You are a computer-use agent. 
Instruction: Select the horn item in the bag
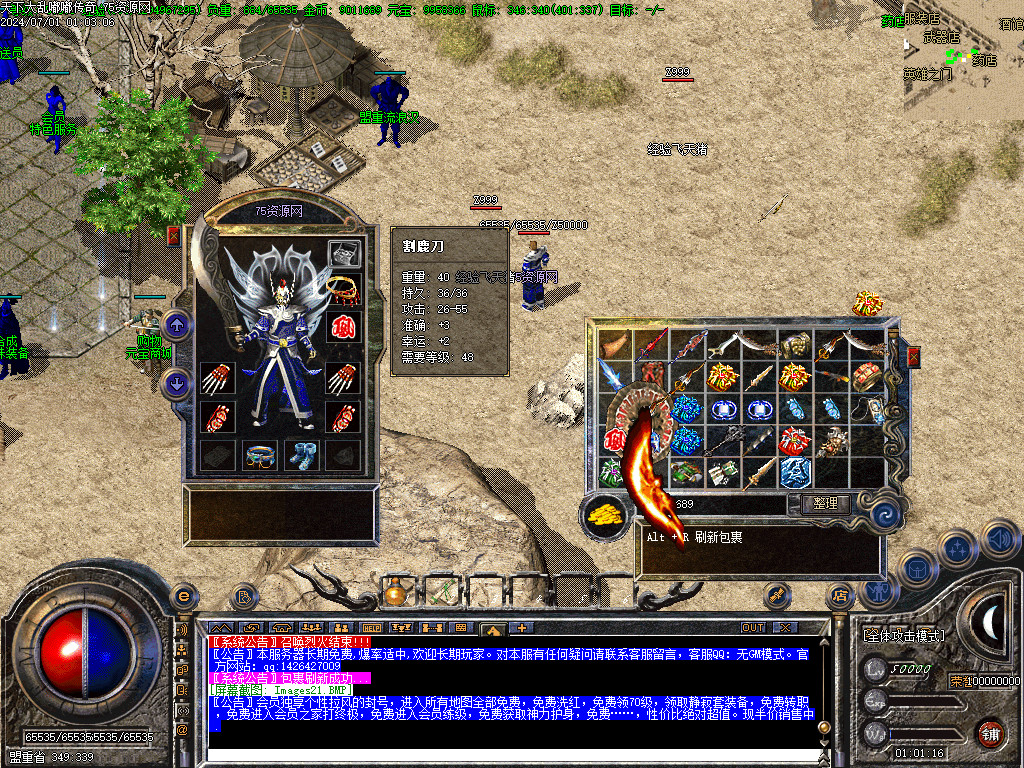click(x=615, y=345)
